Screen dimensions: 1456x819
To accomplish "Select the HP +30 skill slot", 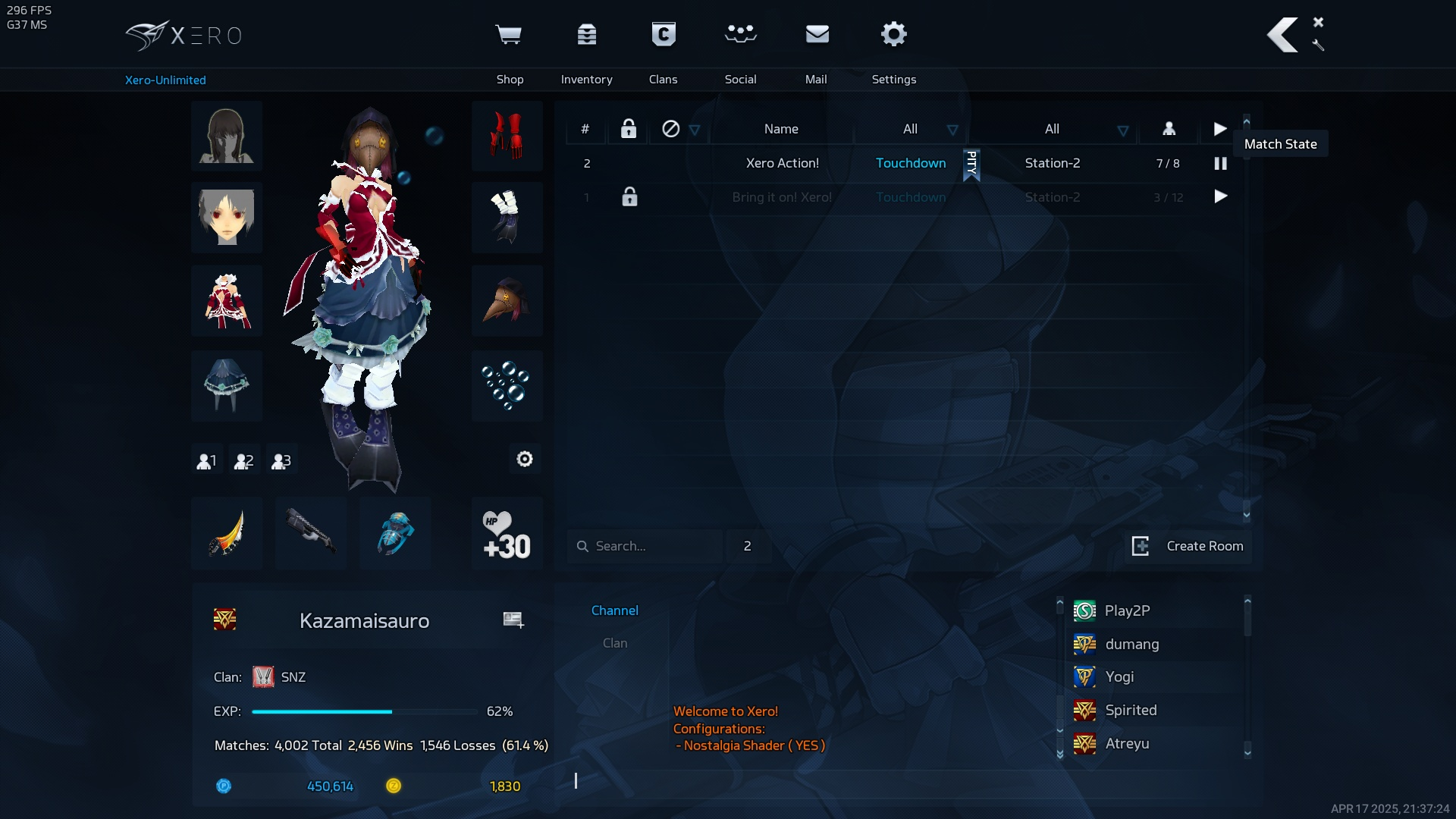I will (x=507, y=533).
